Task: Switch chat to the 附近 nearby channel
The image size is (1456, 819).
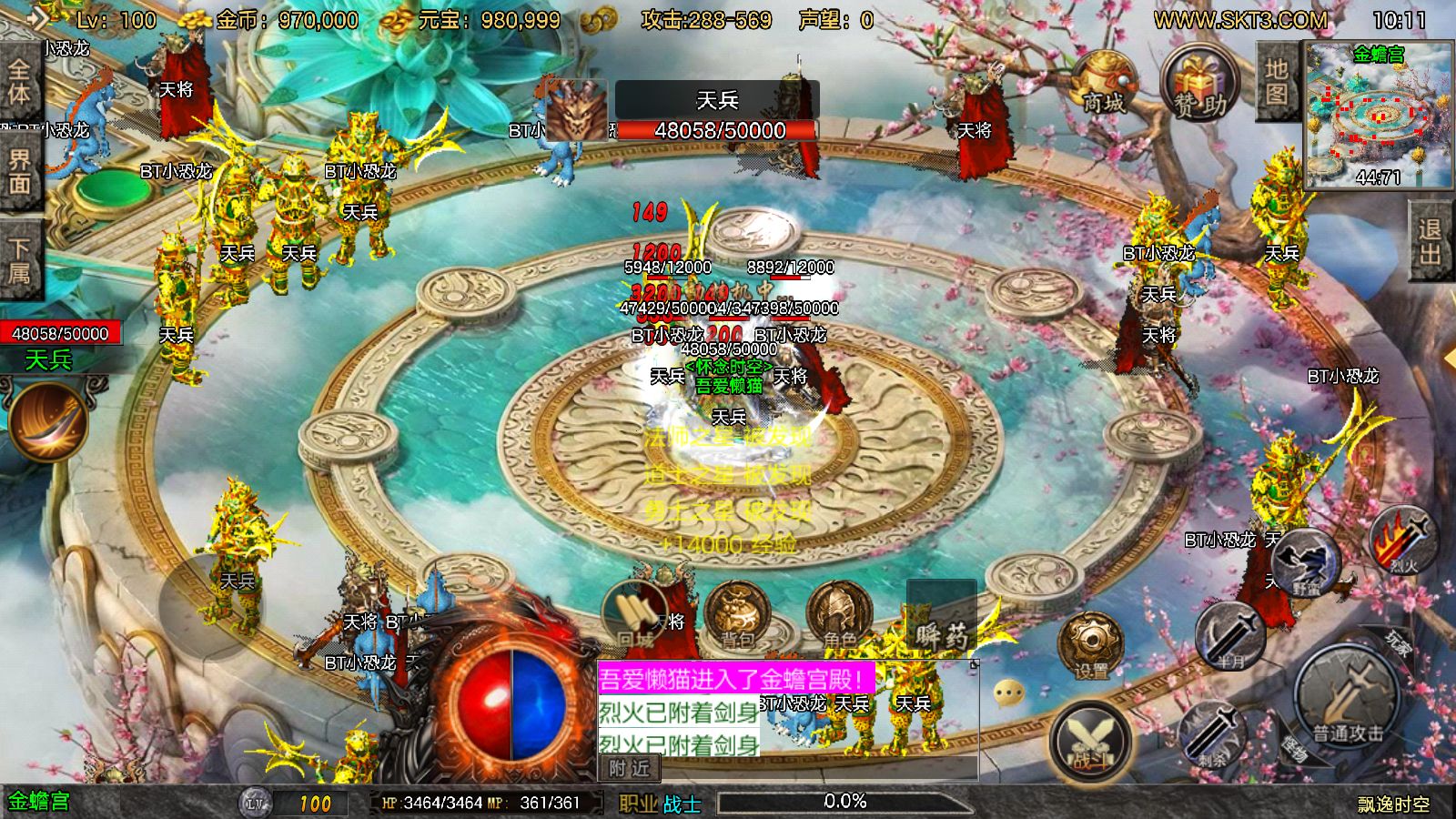Action: pos(630,768)
